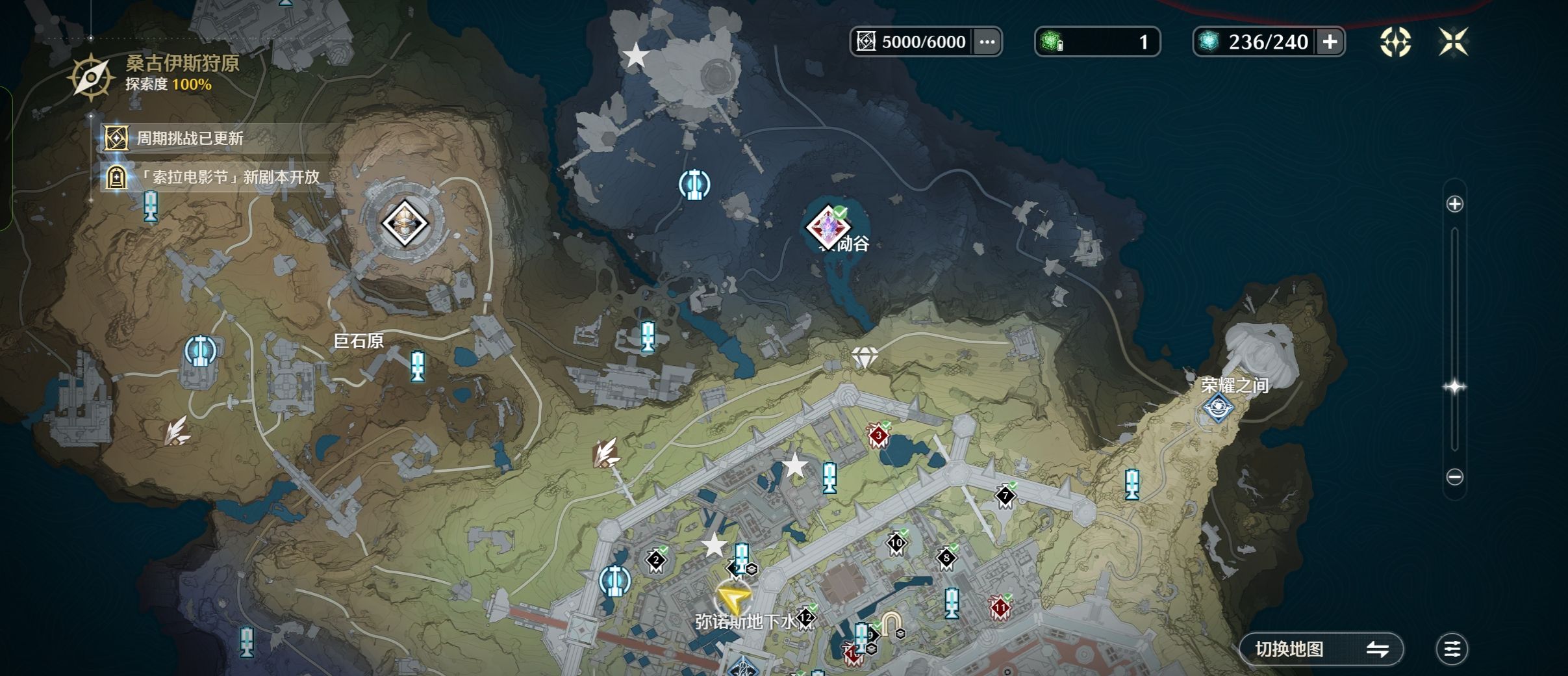1568x676 pixels.
Task: Select the 荣耀之间 map marker
Action: (x=1218, y=409)
